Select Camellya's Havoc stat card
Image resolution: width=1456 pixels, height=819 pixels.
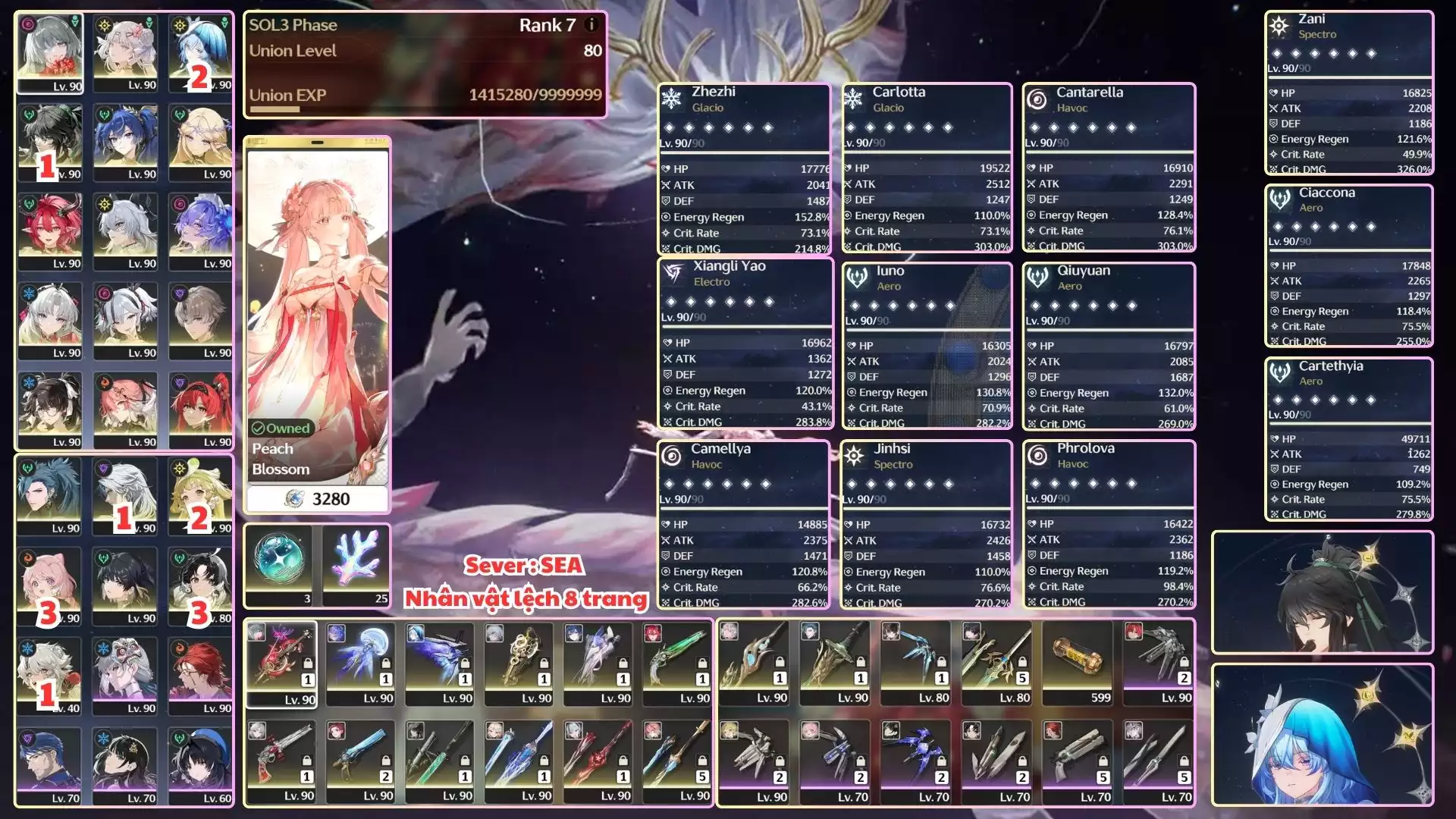pos(743,524)
